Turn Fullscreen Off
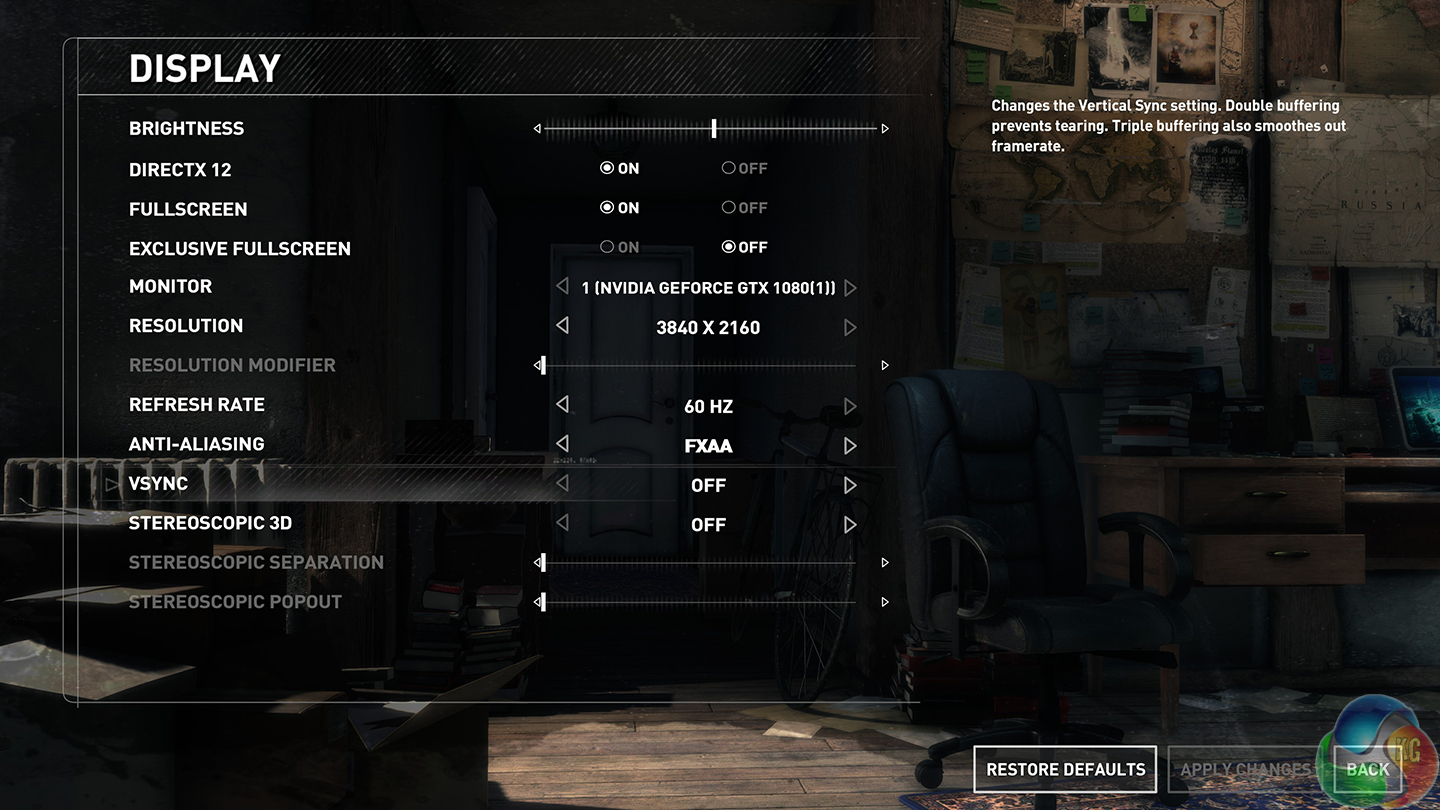This screenshot has height=810, width=1440. pyautogui.click(x=744, y=208)
